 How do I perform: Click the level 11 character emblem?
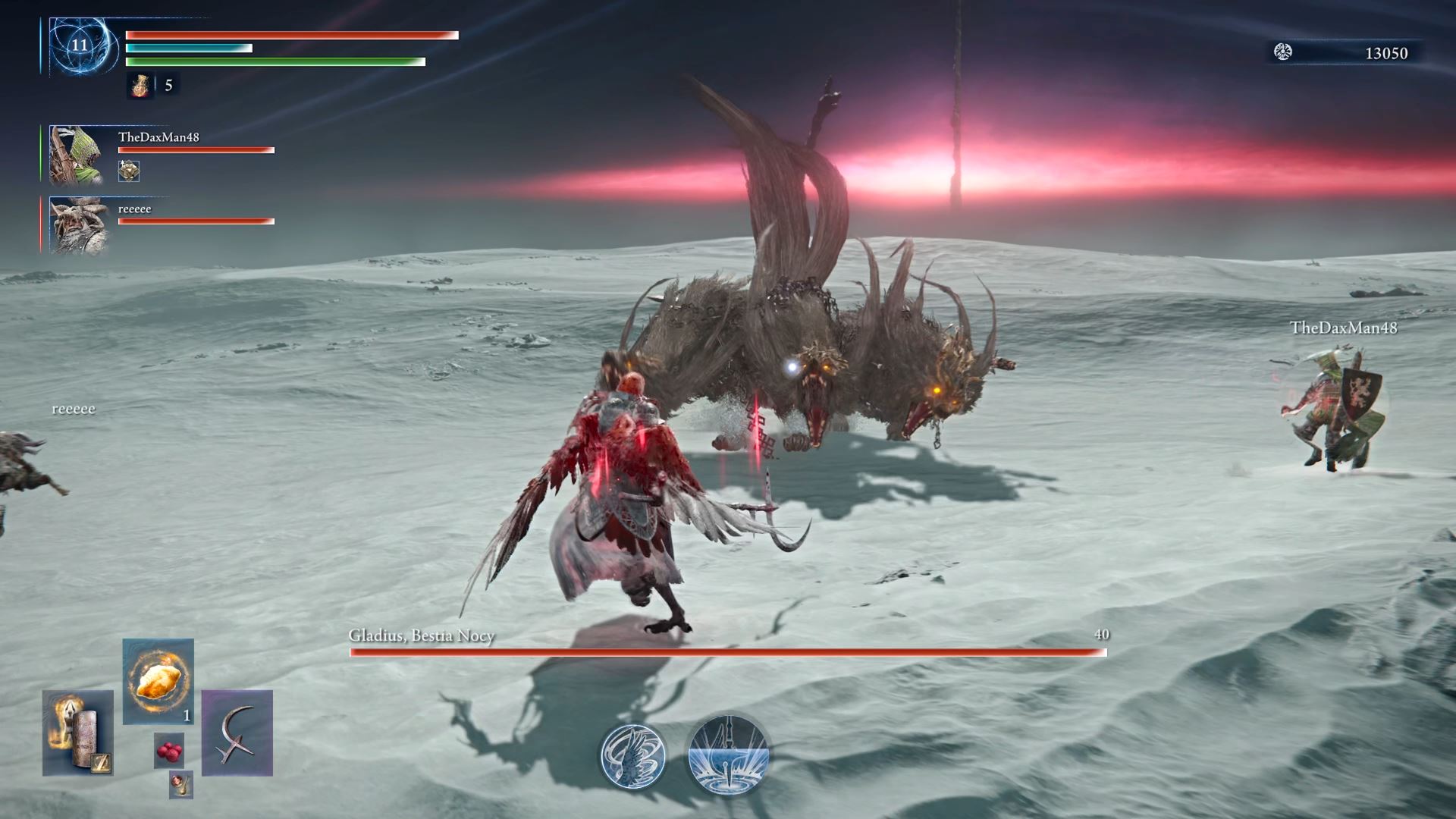pyautogui.click(x=80, y=45)
